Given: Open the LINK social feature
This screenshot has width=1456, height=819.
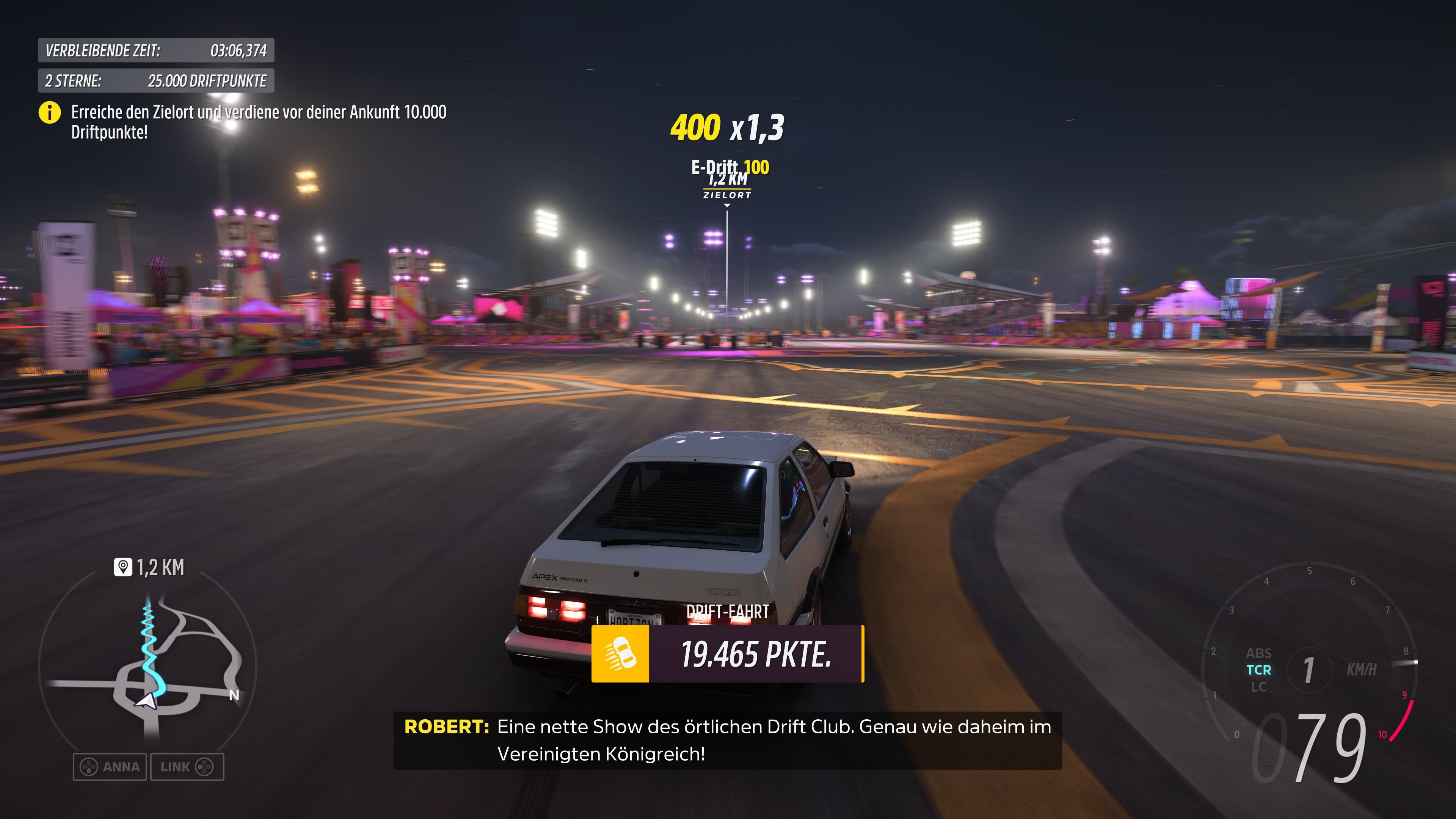Looking at the screenshot, I should coord(187,767).
